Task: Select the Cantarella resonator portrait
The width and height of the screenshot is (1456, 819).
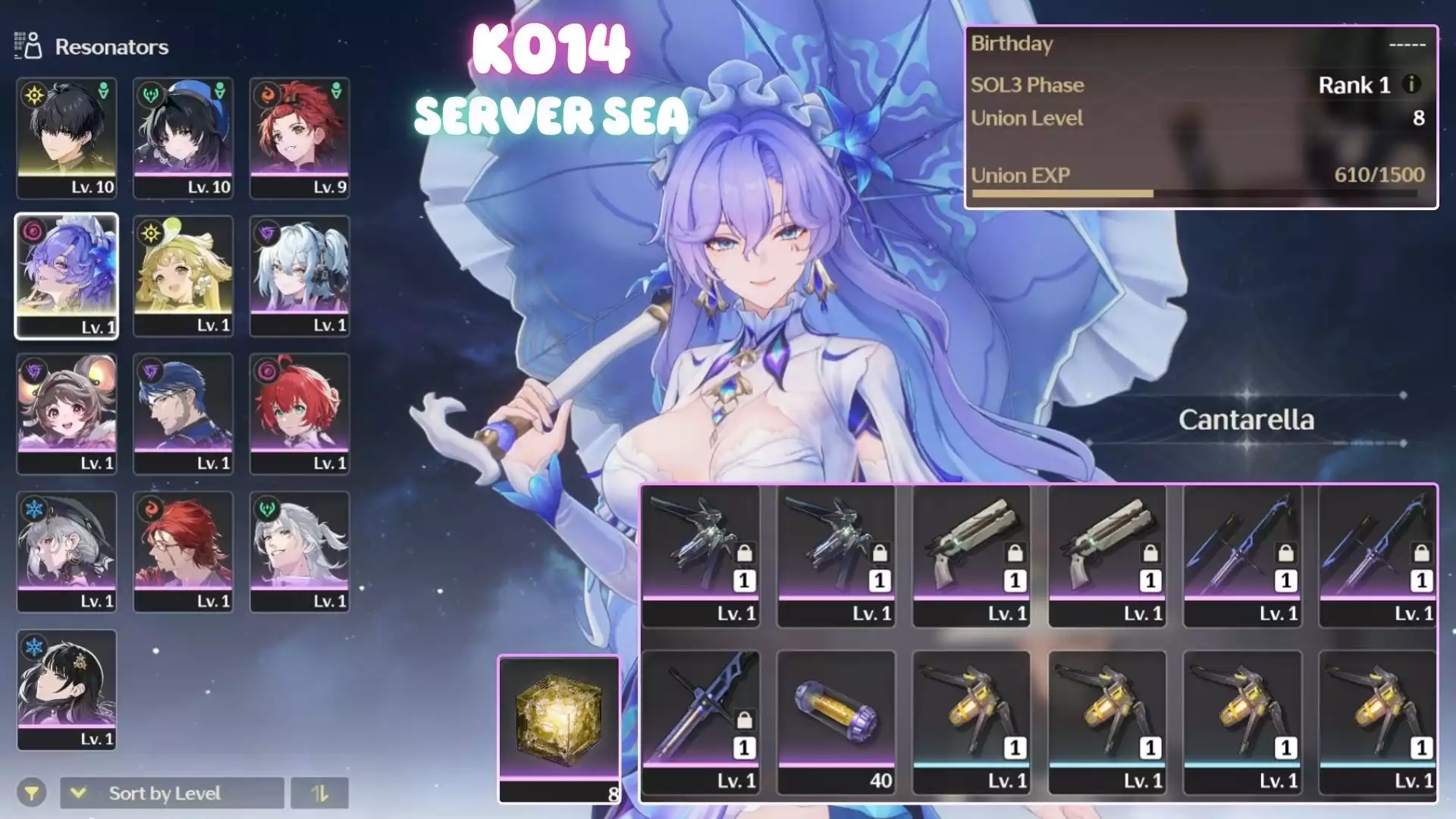Action: pos(67,275)
